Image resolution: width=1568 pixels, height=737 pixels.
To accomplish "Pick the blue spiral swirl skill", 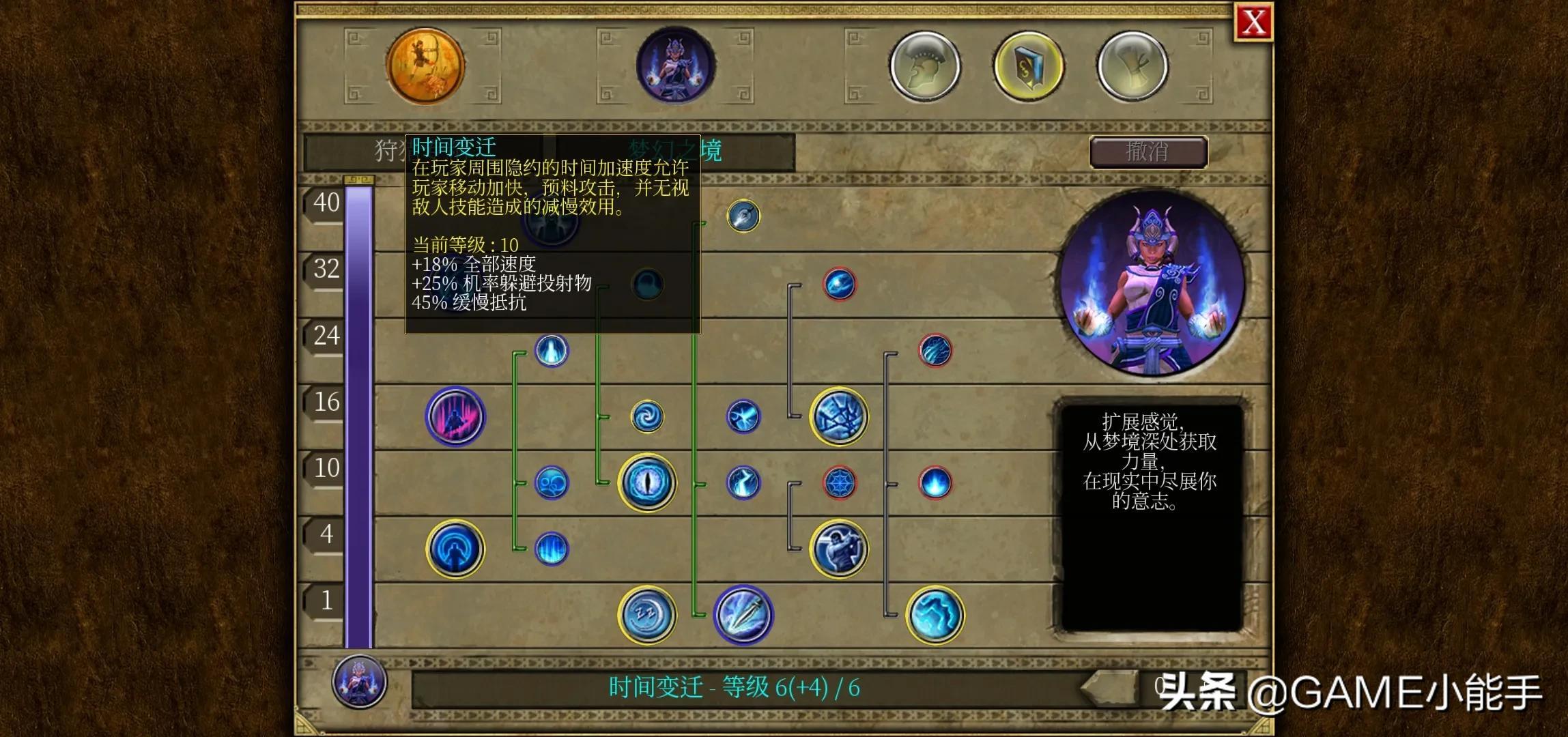I will [646, 416].
